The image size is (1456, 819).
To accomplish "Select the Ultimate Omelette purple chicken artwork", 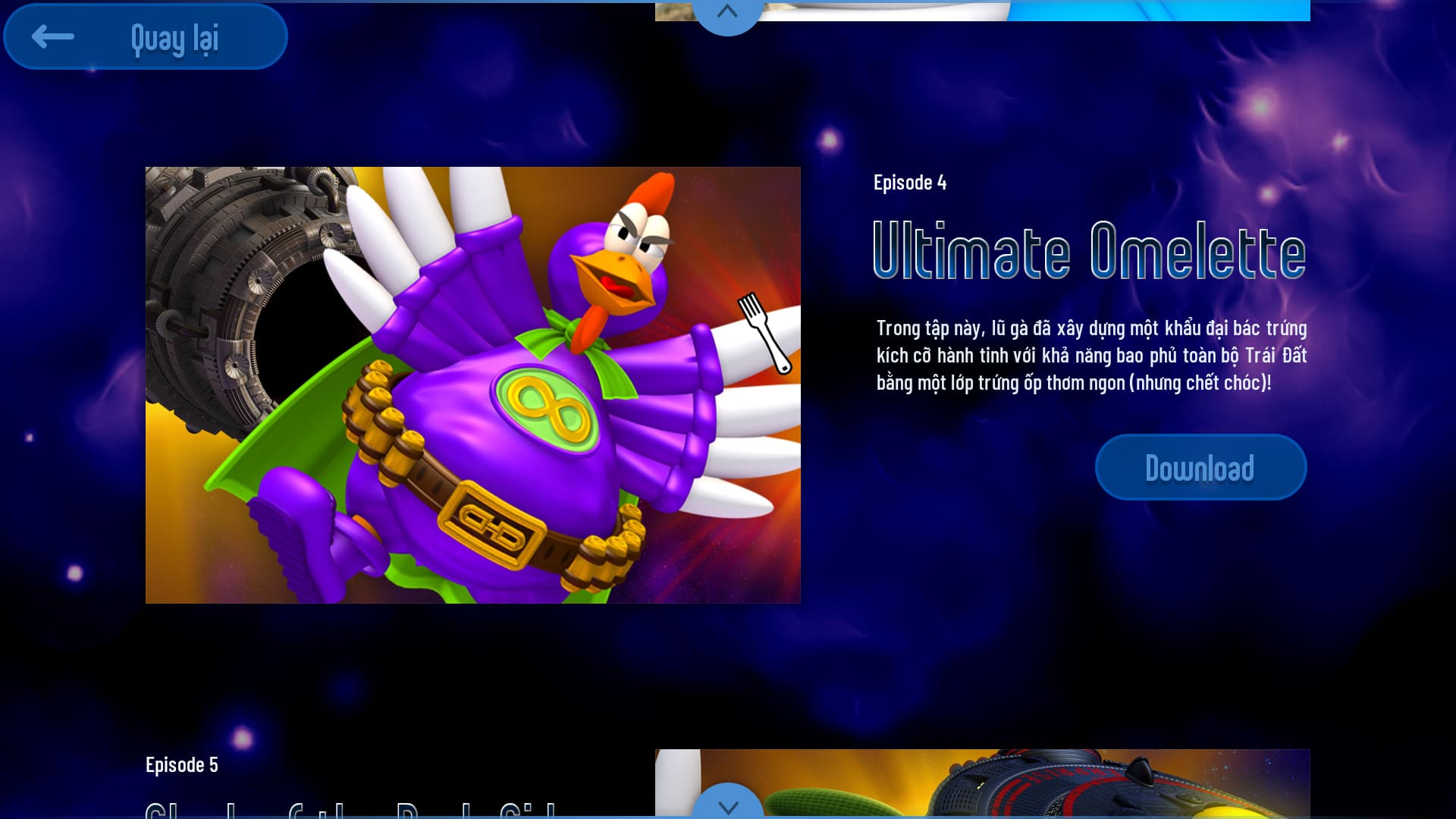I will [472, 384].
